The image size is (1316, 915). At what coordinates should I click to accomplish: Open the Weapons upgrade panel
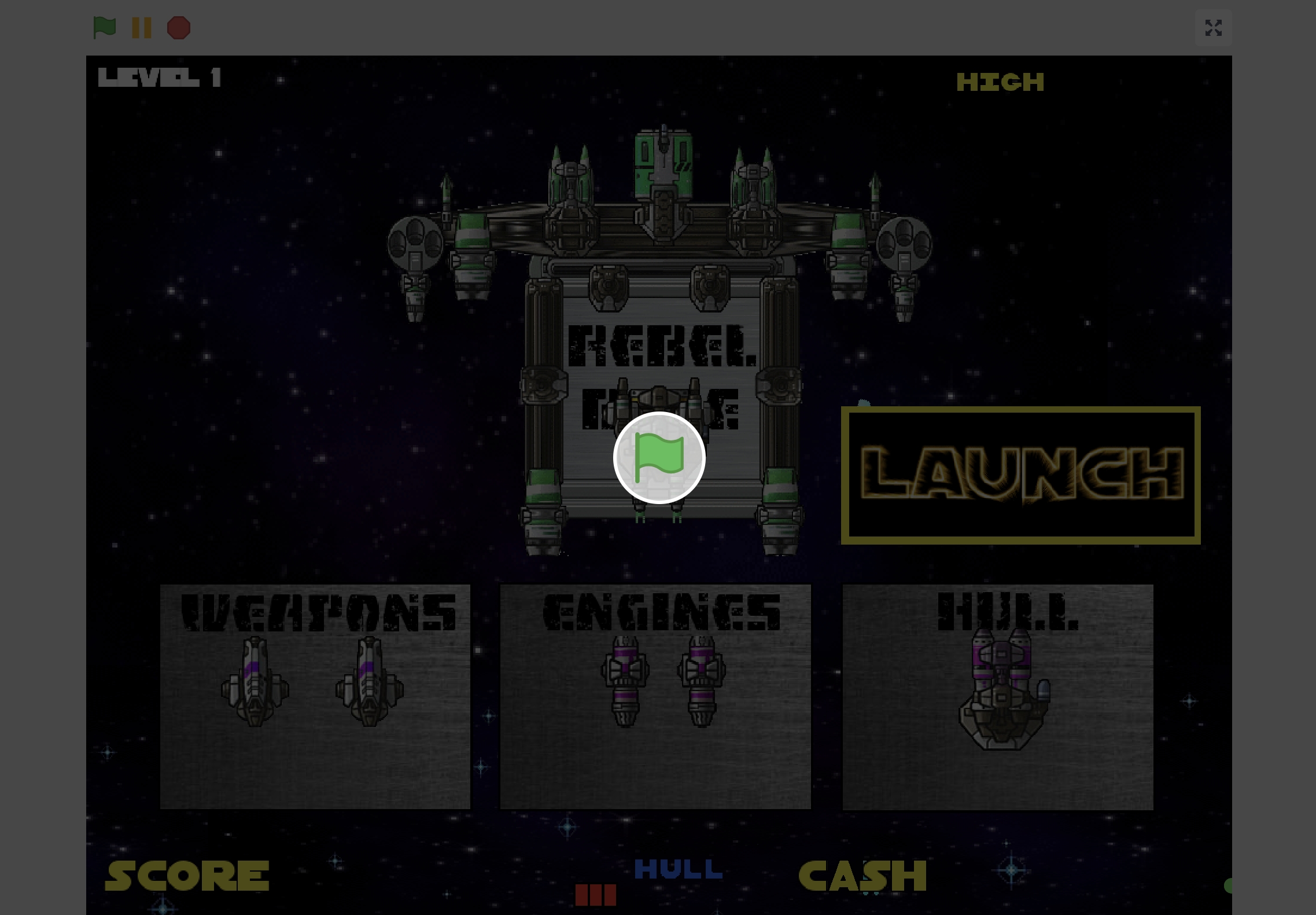click(x=315, y=696)
